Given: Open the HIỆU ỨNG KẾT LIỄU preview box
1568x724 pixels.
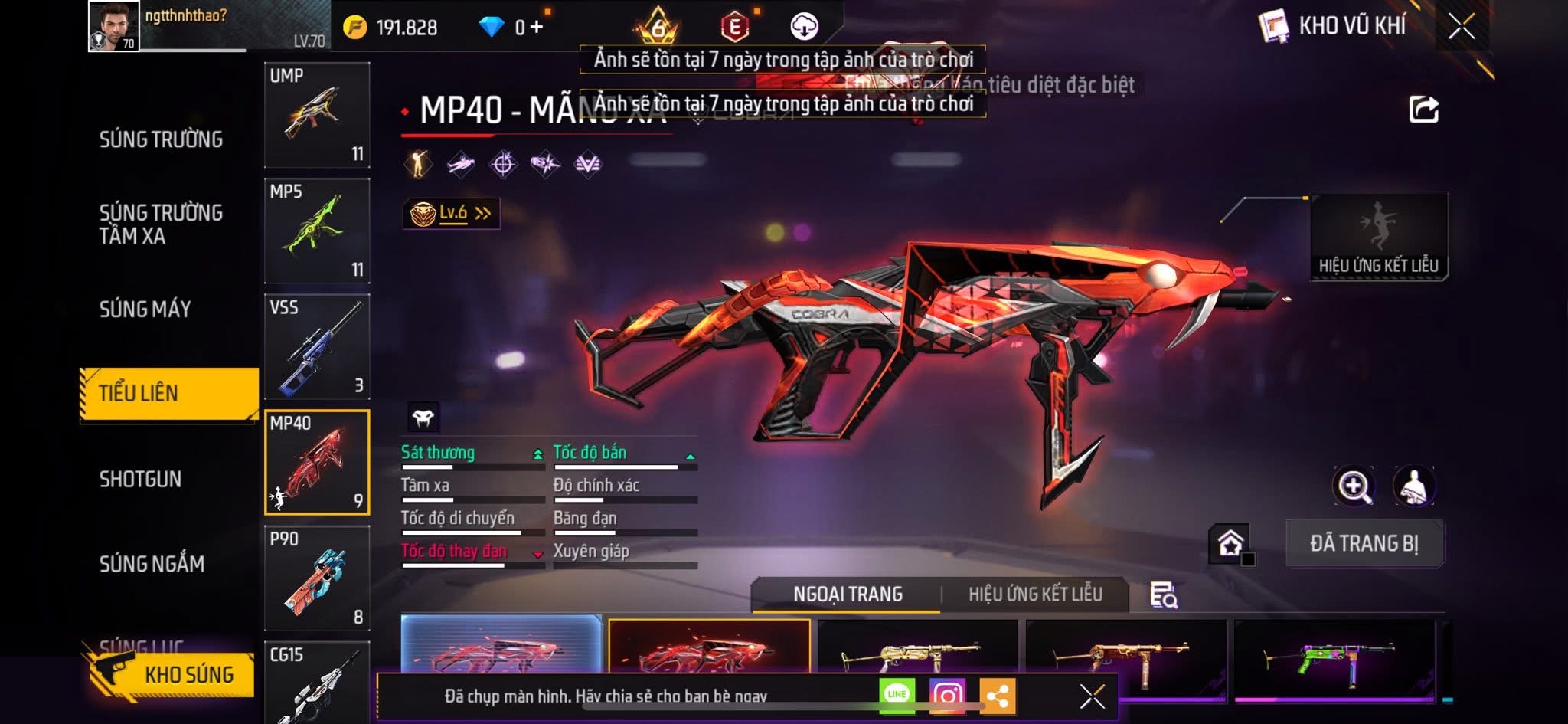Looking at the screenshot, I should click(x=1378, y=237).
